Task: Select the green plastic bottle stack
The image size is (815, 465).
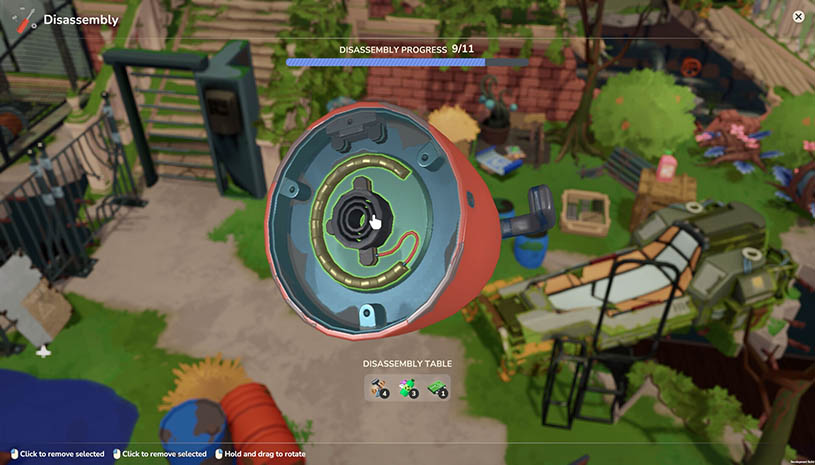Action: [407, 386]
